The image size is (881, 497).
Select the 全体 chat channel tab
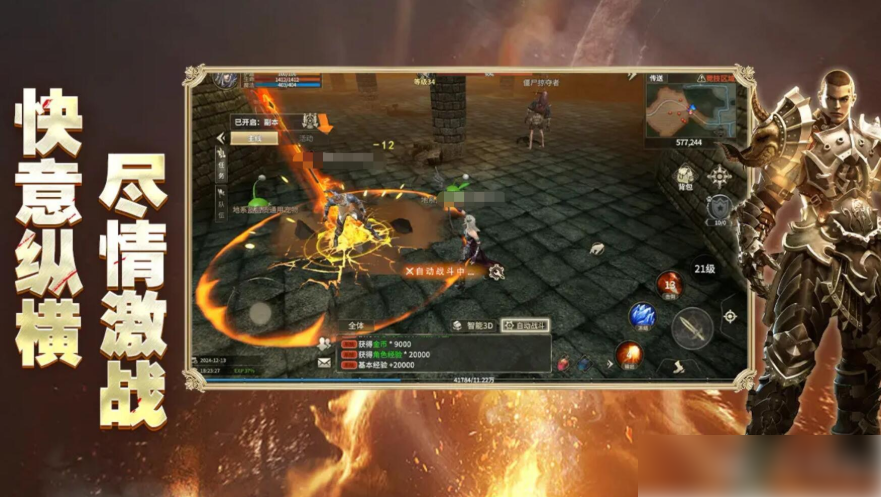coord(356,326)
